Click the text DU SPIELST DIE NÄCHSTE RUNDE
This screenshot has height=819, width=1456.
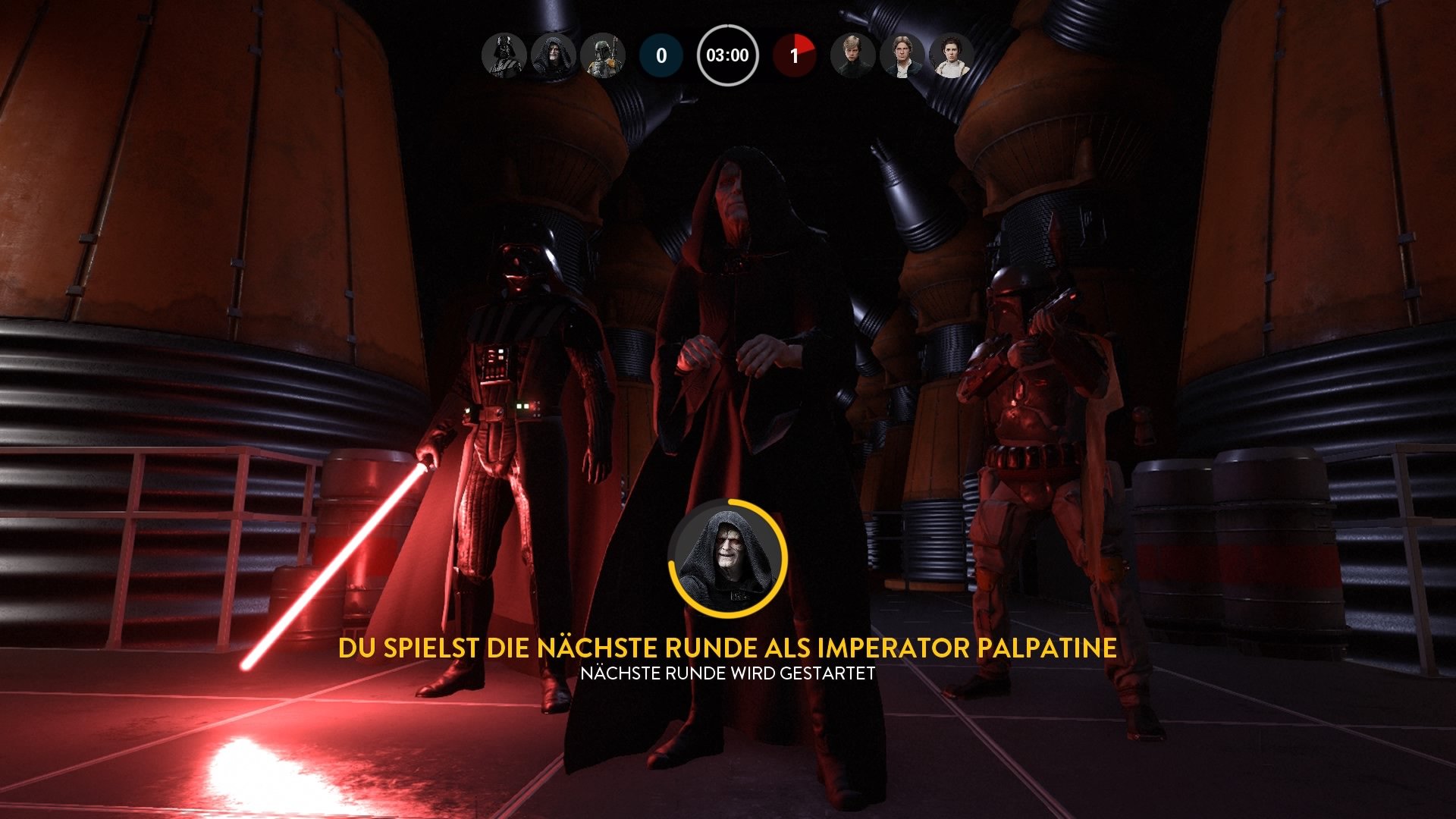[728, 648]
